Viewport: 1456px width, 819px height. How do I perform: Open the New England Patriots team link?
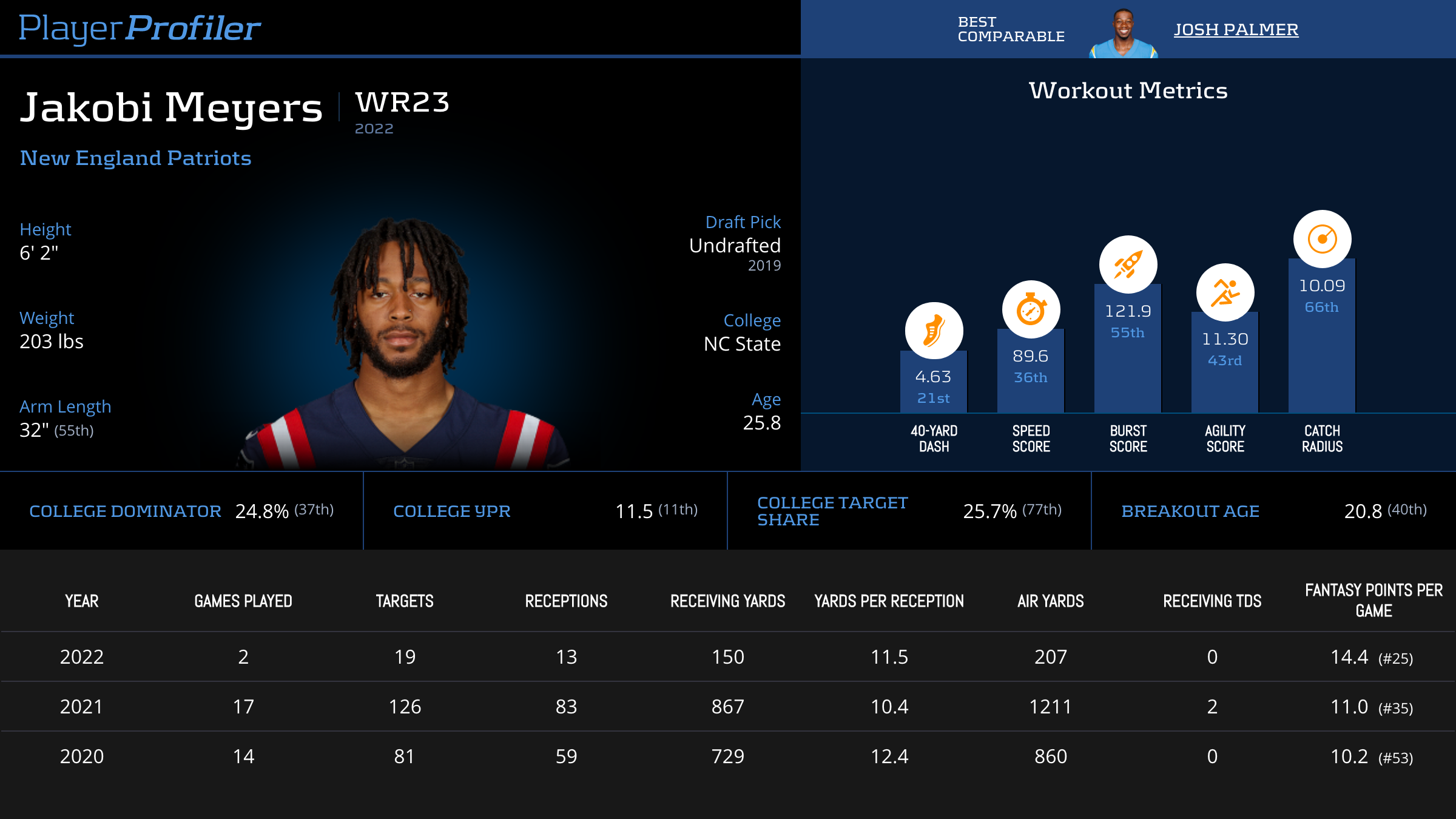[x=135, y=158]
